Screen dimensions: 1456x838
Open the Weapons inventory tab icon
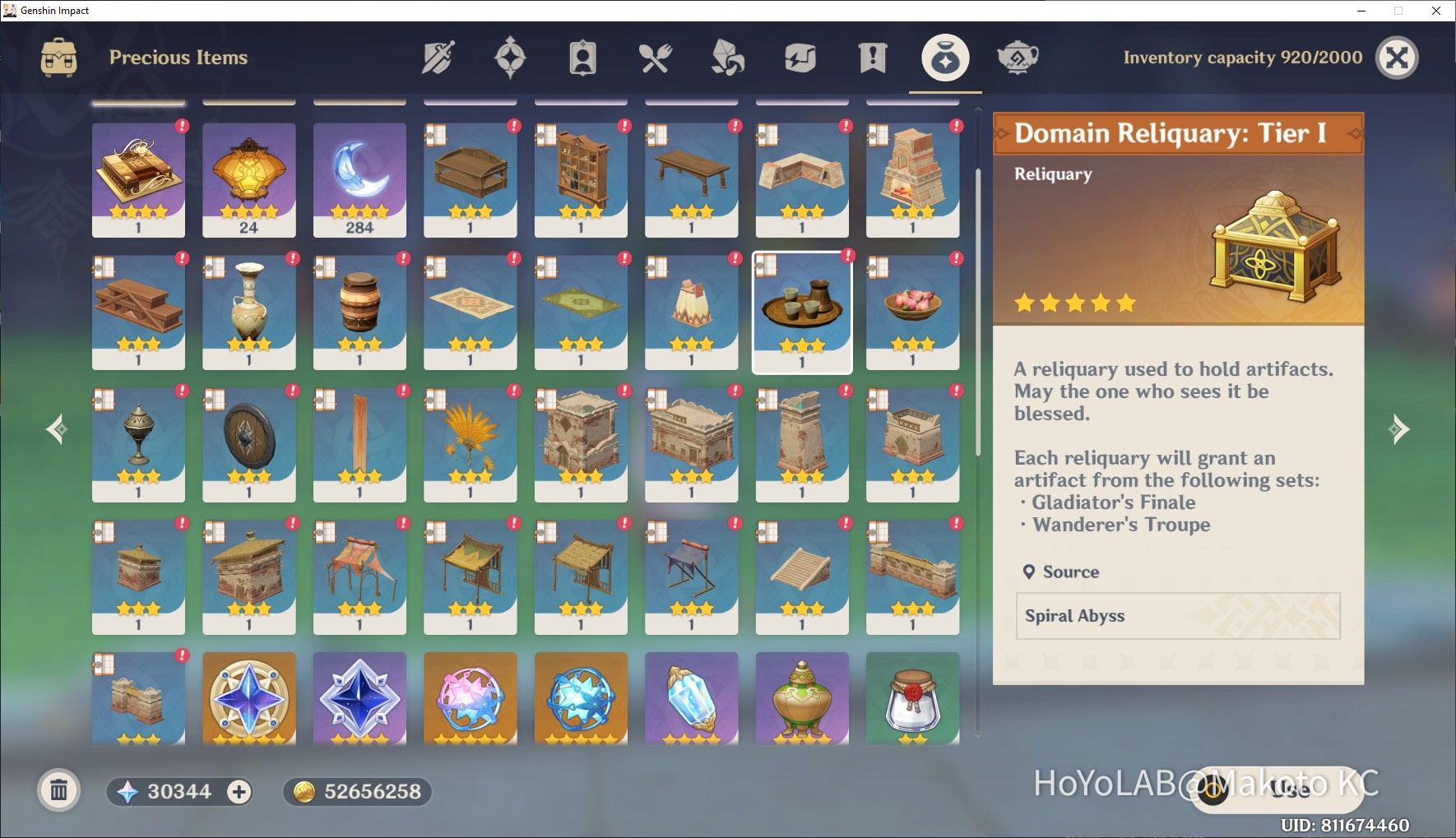click(438, 57)
